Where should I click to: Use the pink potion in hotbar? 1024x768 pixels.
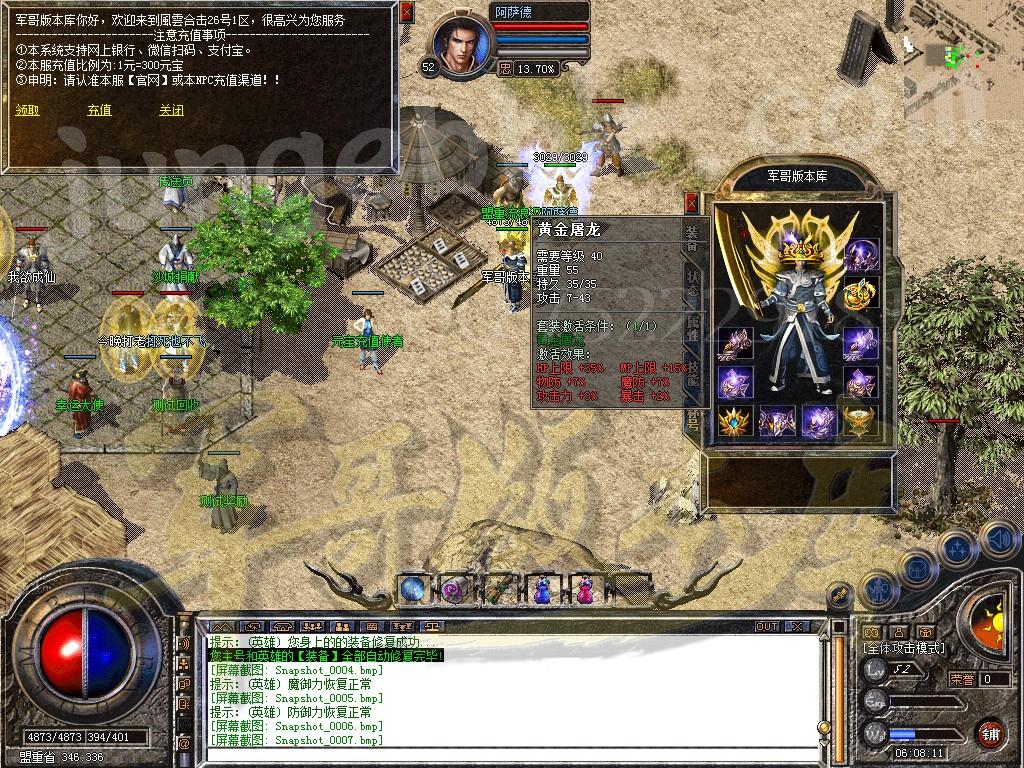pos(584,590)
